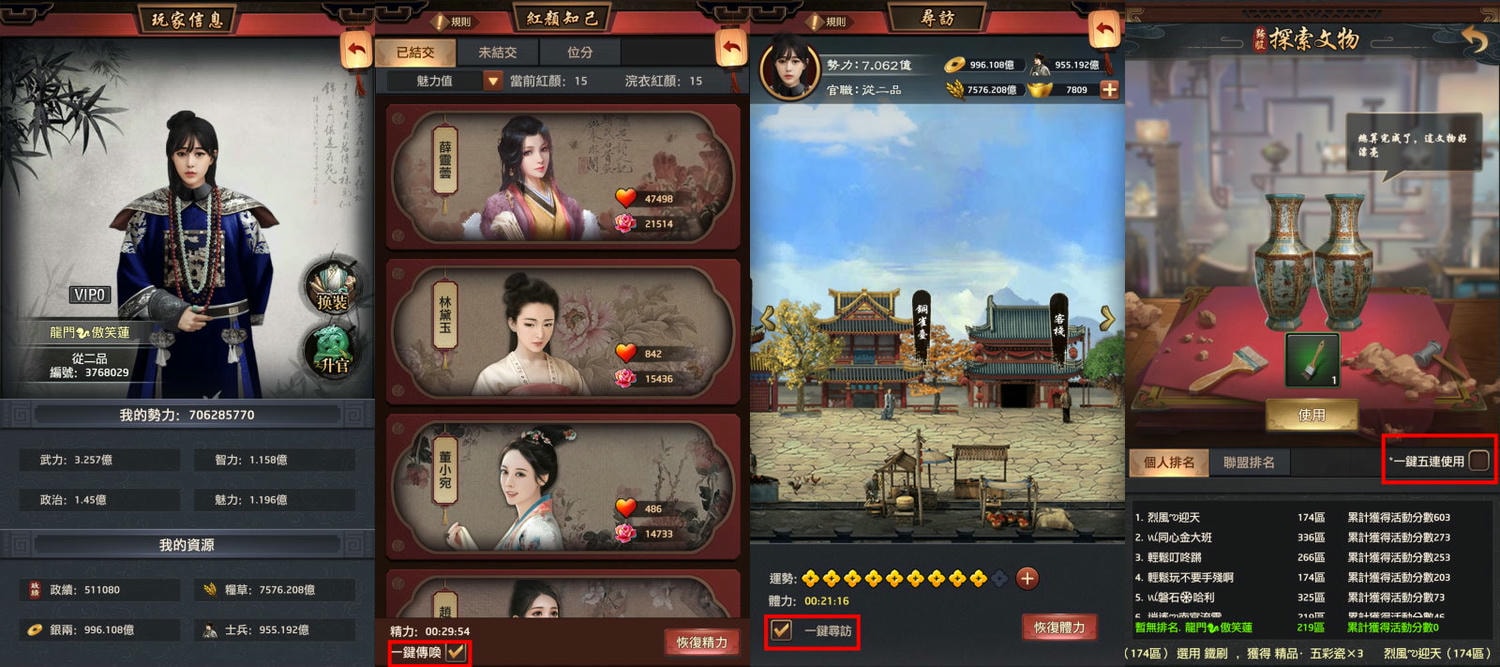The height and width of the screenshot is (667, 1500).
Task: Show the next visit location with right arrow
Action: (x=1107, y=318)
